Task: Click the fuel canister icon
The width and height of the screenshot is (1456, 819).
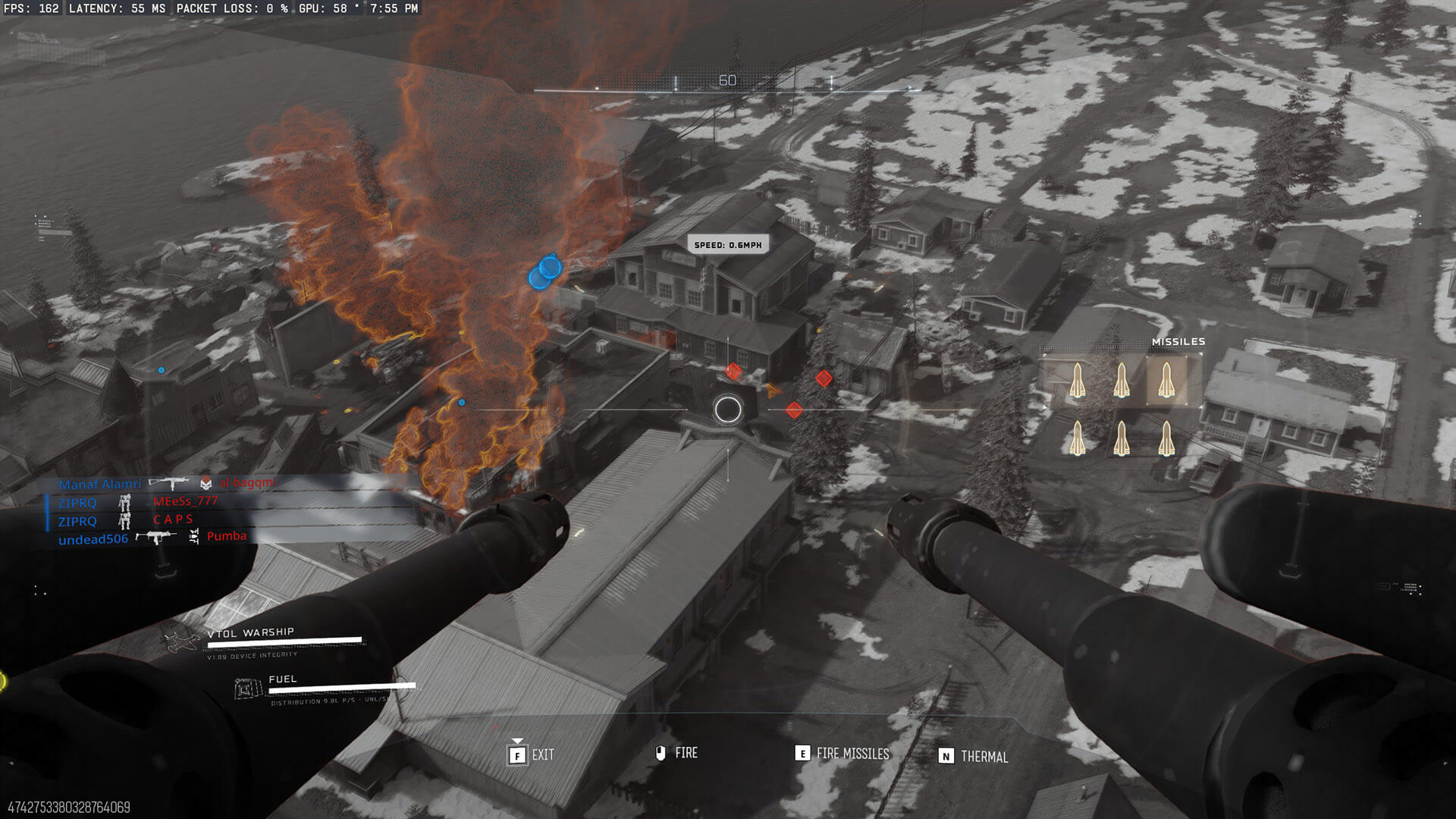Action: tap(247, 689)
